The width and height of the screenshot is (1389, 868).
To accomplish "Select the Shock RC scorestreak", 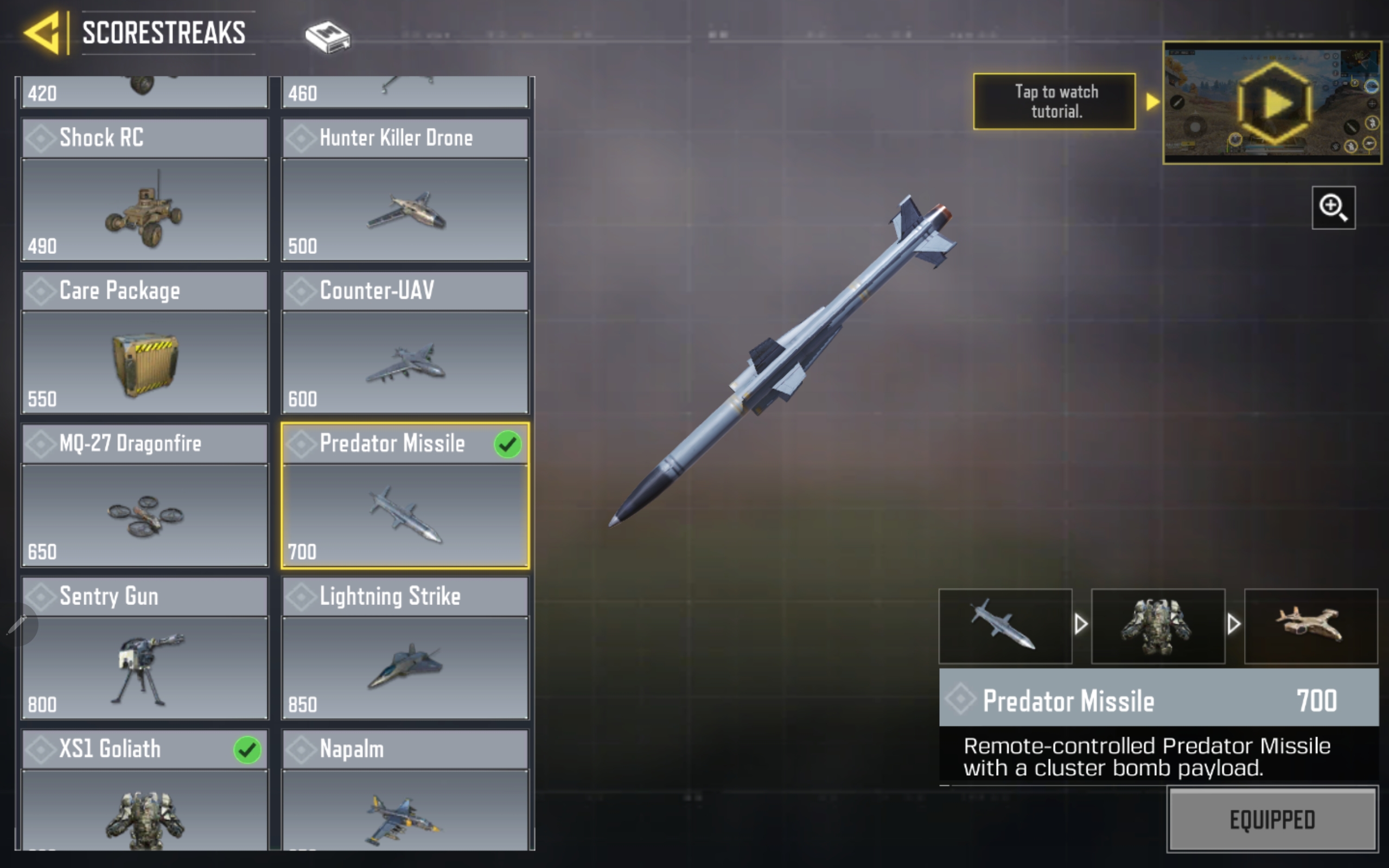I will [145, 189].
